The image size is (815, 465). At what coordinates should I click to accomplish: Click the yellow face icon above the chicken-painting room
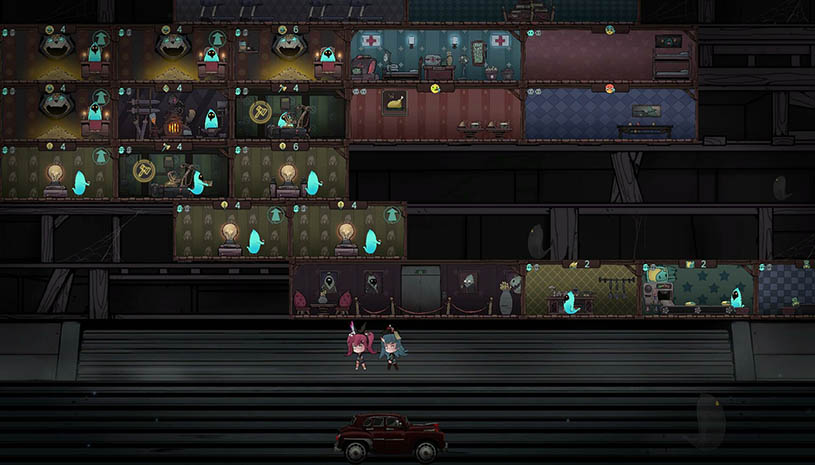[x=436, y=88]
